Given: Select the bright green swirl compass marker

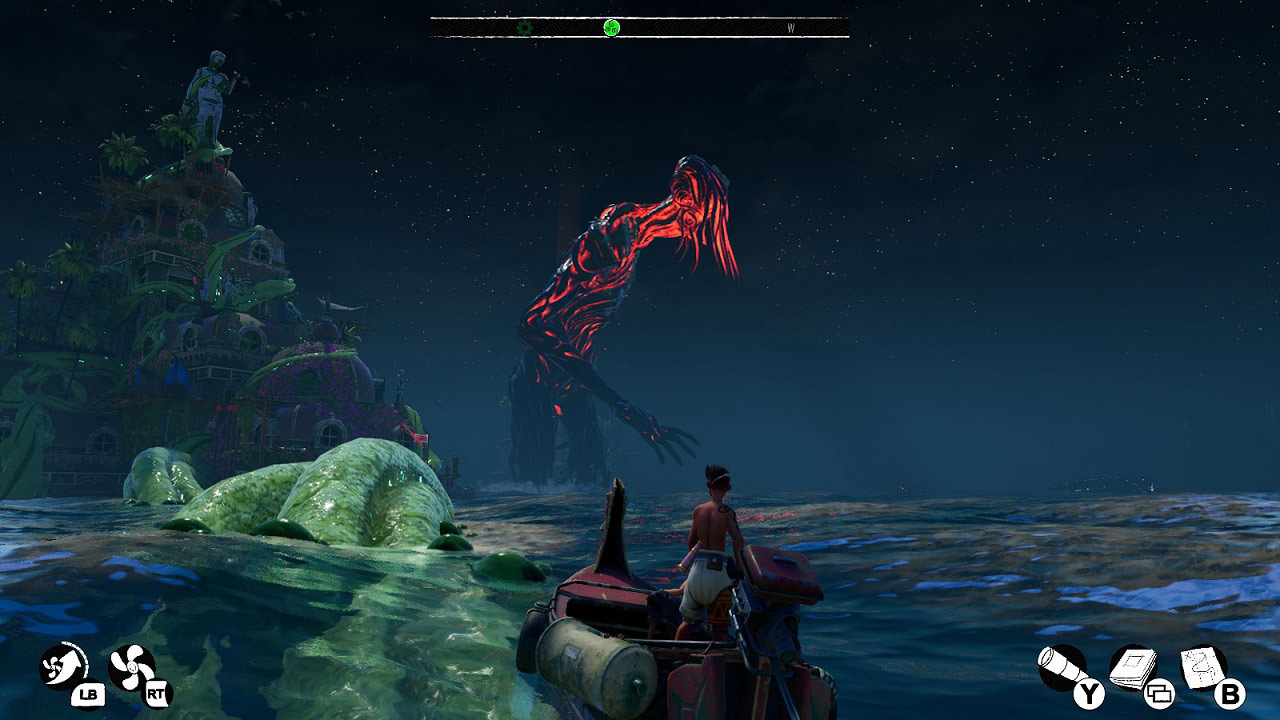Looking at the screenshot, I should click(x=612, y=28).
